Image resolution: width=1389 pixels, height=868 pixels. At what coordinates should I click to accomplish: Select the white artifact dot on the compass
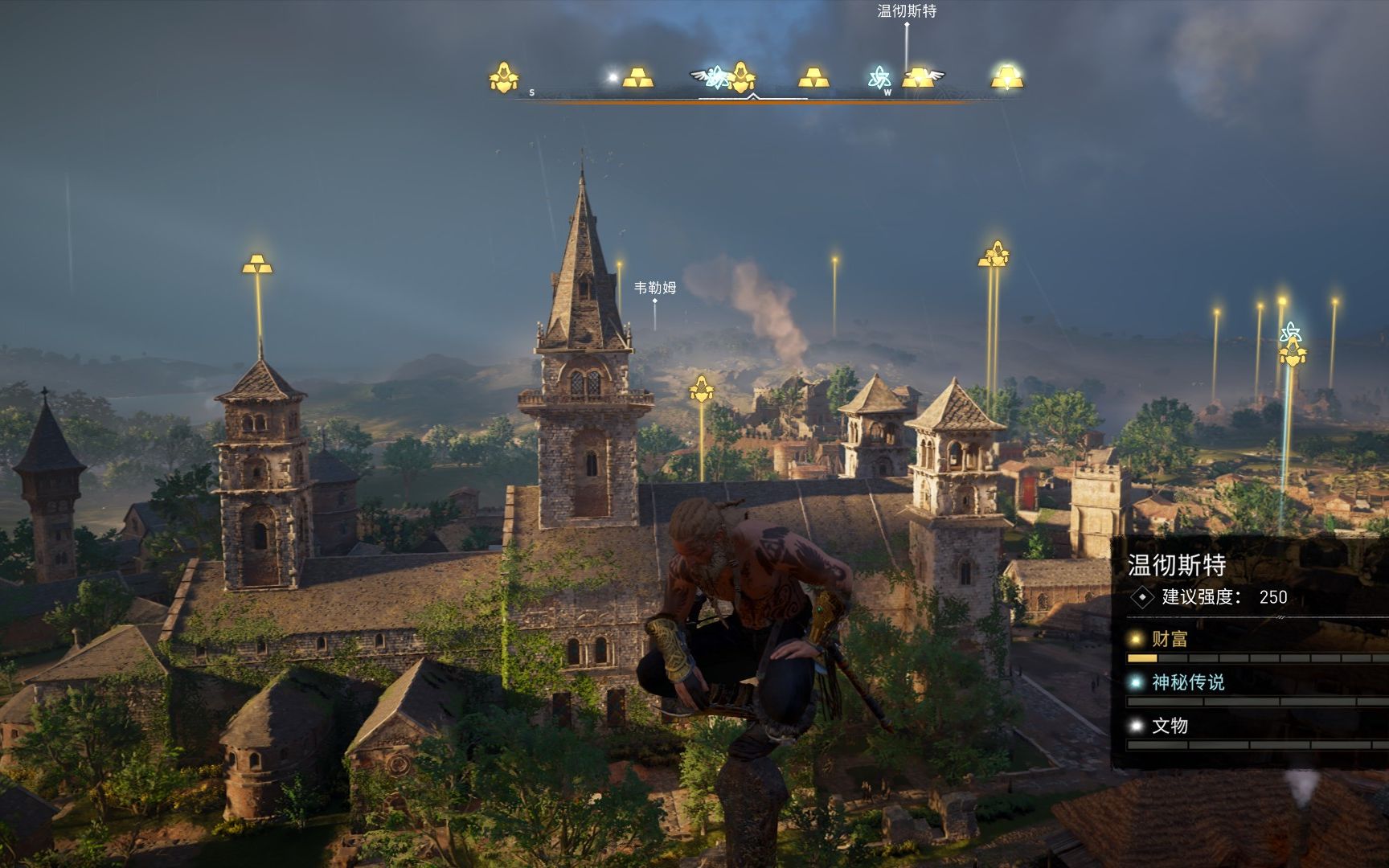click(x=613, y=78)
